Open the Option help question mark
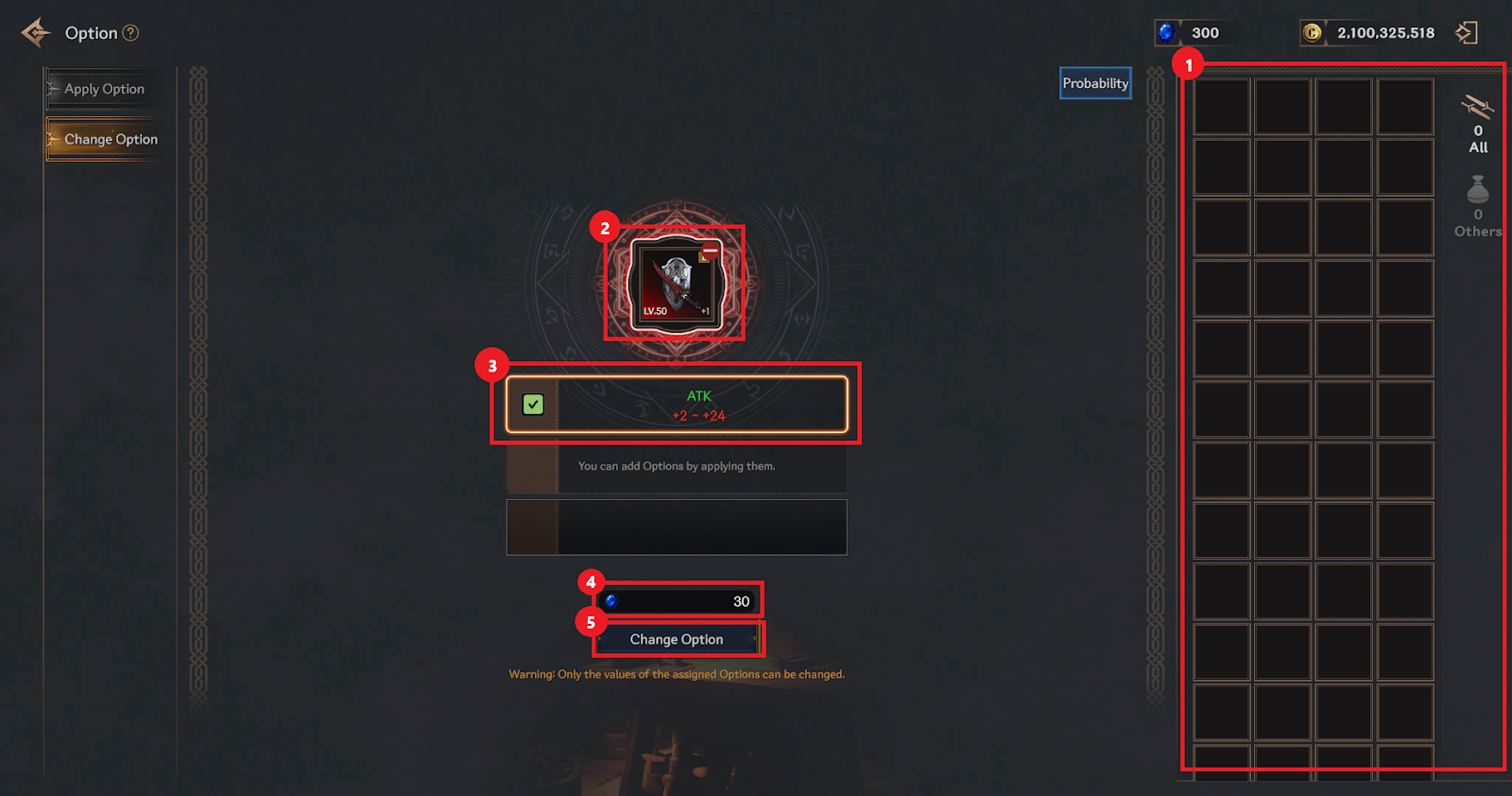The width and height of the screenshot is (1512, 796). pos(131,33)
